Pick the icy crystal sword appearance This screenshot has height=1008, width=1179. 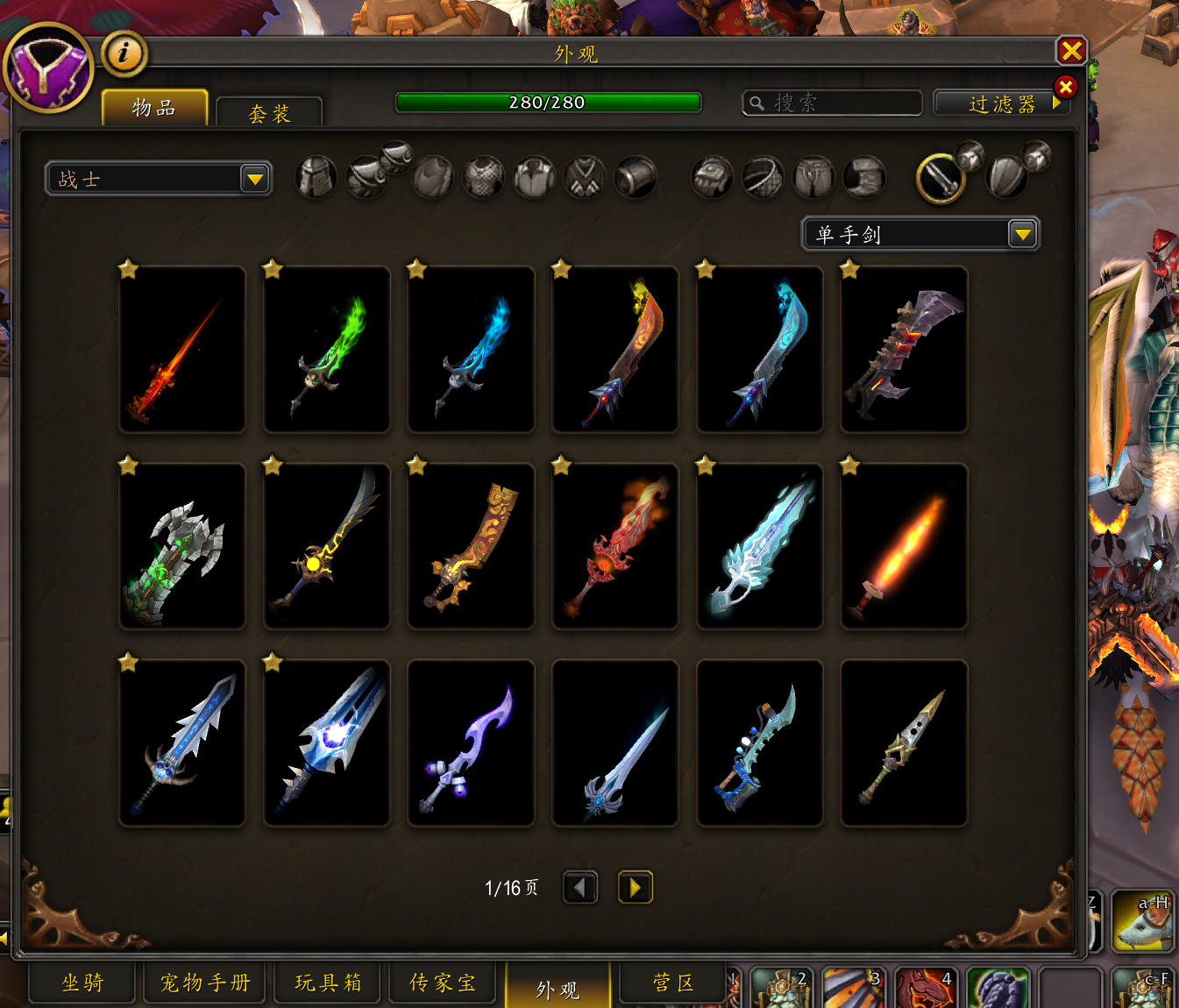[x=760, y=546]
